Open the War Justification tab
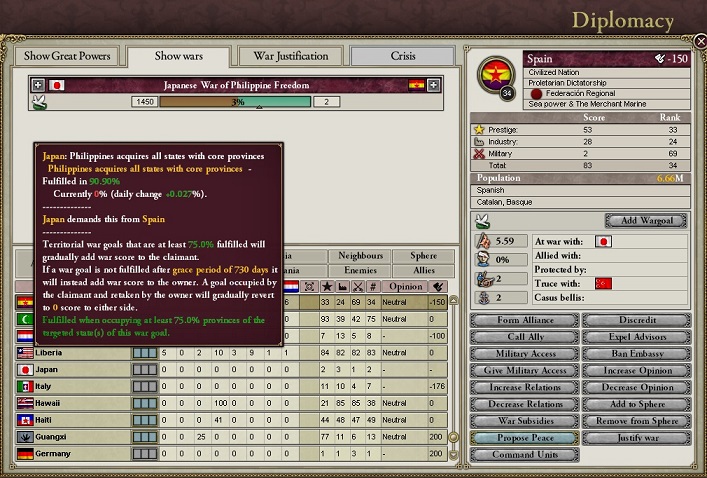Viewport: 707px width, 478px height. coord(291,56)
